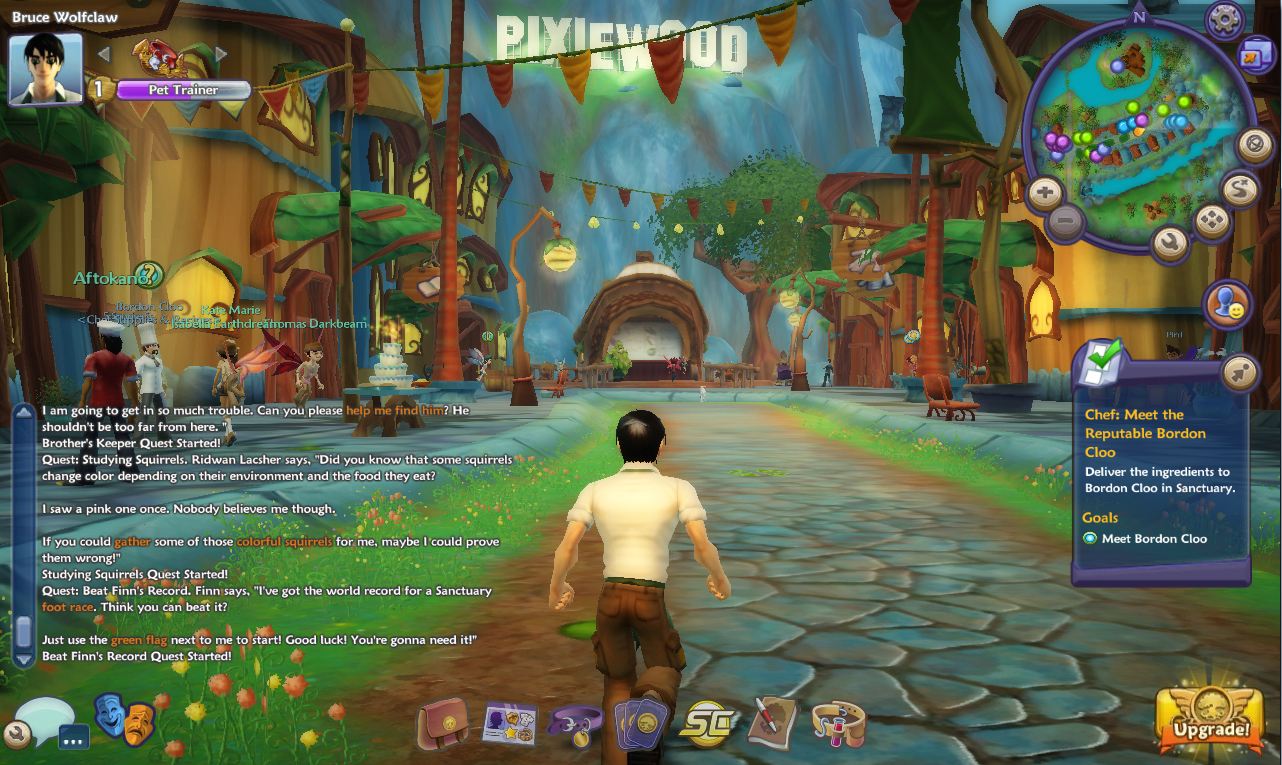The image size is (1282, 765).
Task: Switch to the next job with right arrow
Action: point(221,54)
